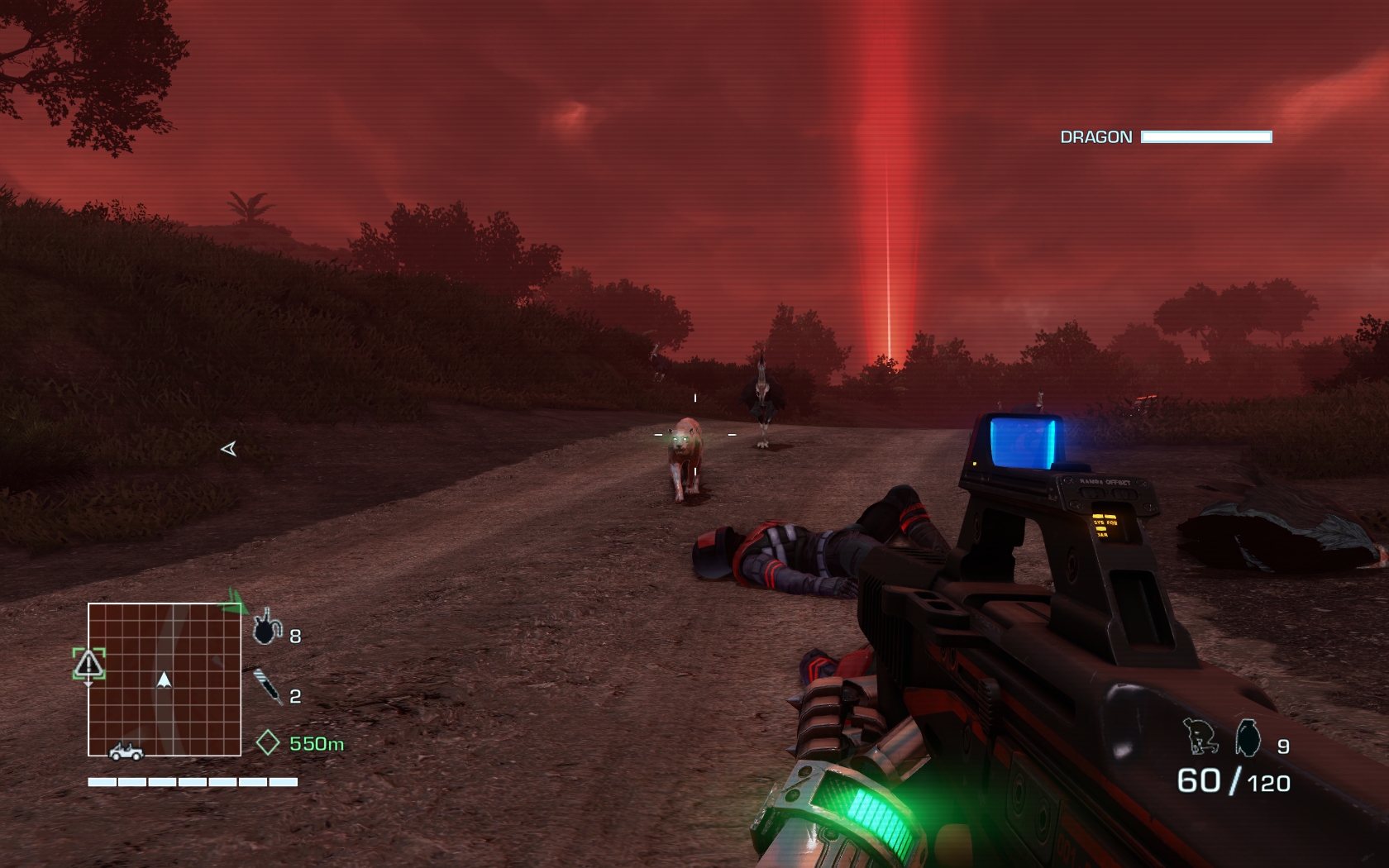
Task: Click the jeep vehicle marker on the minimap
Action: click(126, 751)
